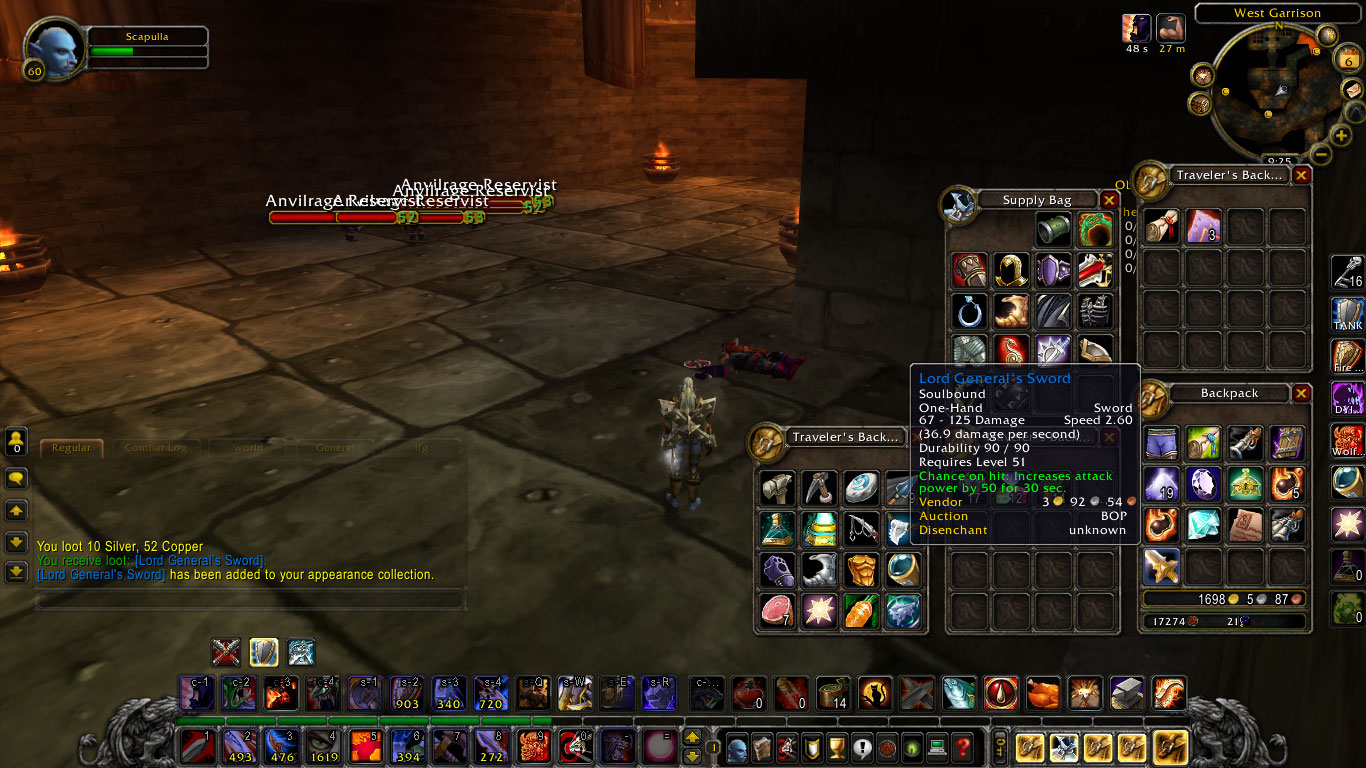Open the spellbook from the micro menu
Image resolution: width=1366 pixels, height=768 pixels.
(x=761, y=747)
